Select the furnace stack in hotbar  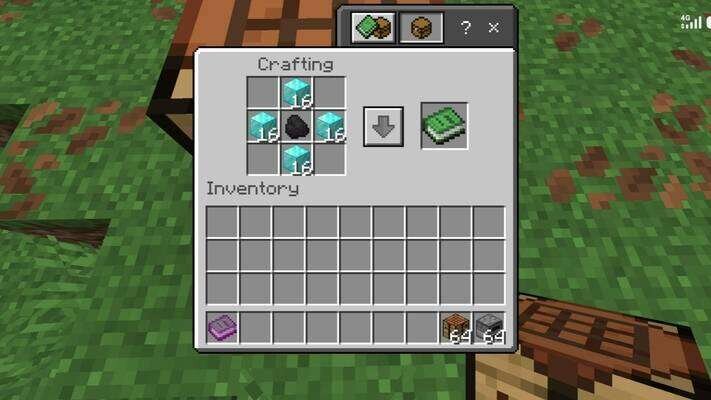489,327
